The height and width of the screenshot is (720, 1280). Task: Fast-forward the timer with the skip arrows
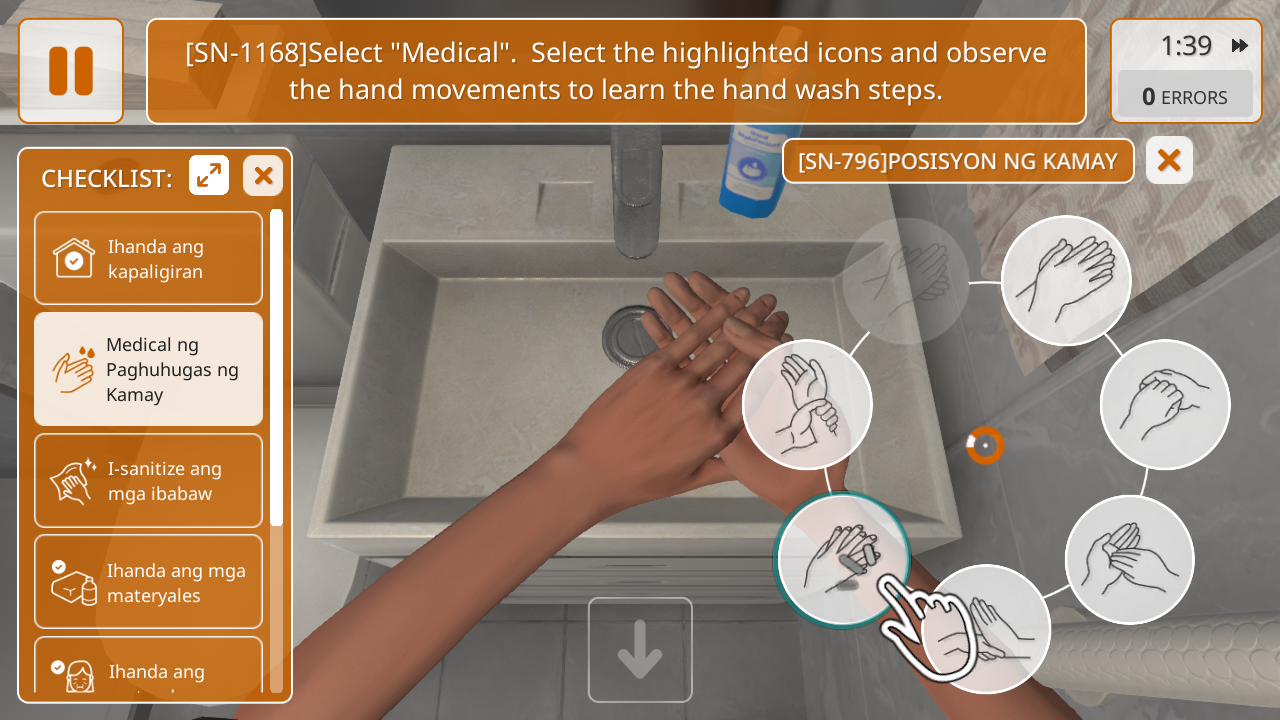tap(1240, 46)
